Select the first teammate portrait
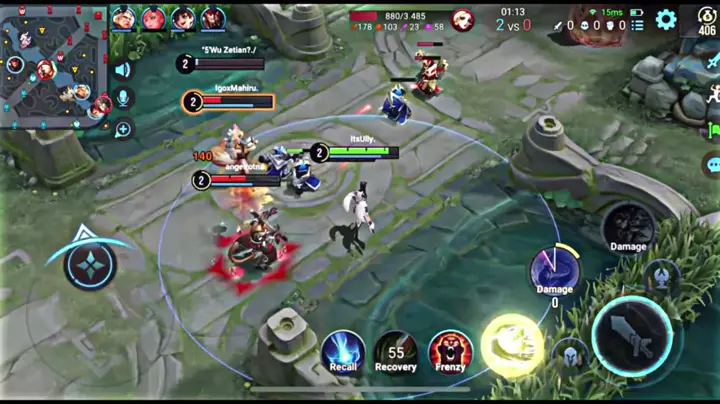Image resolution: width=720 pixels, height=404 pixels. point(124,18)
